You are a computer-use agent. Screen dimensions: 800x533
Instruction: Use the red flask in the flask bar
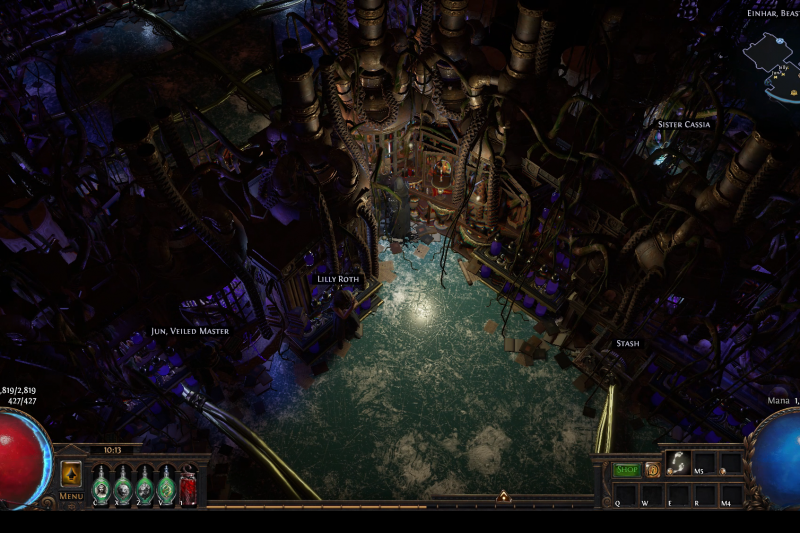tap(188, 486)
